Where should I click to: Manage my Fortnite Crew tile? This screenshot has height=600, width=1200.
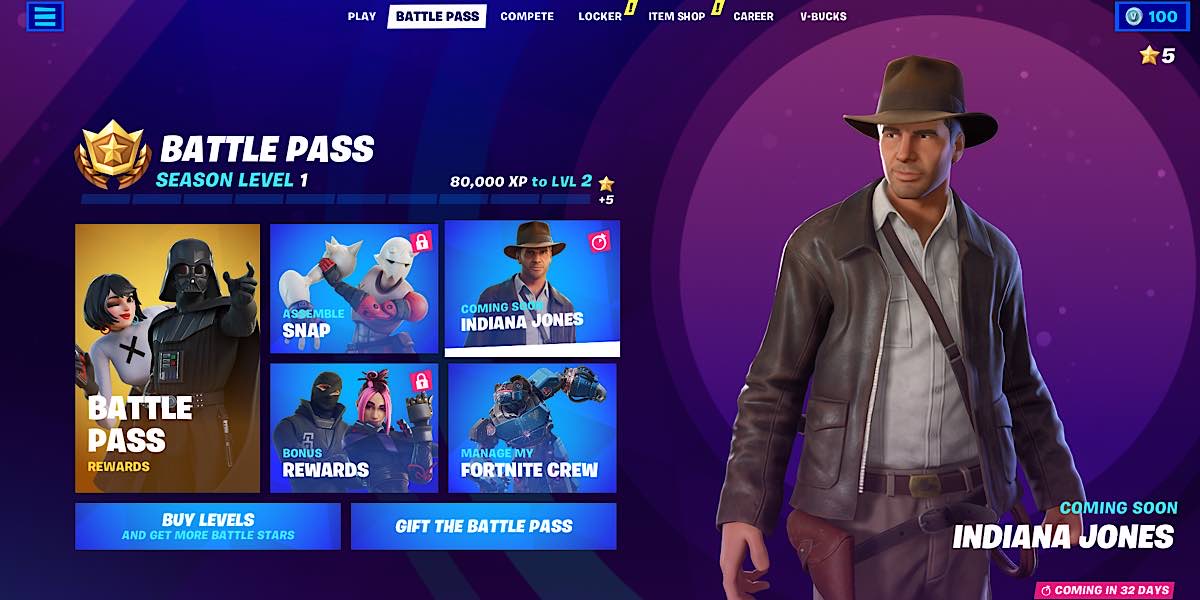(x=532, y=428)
